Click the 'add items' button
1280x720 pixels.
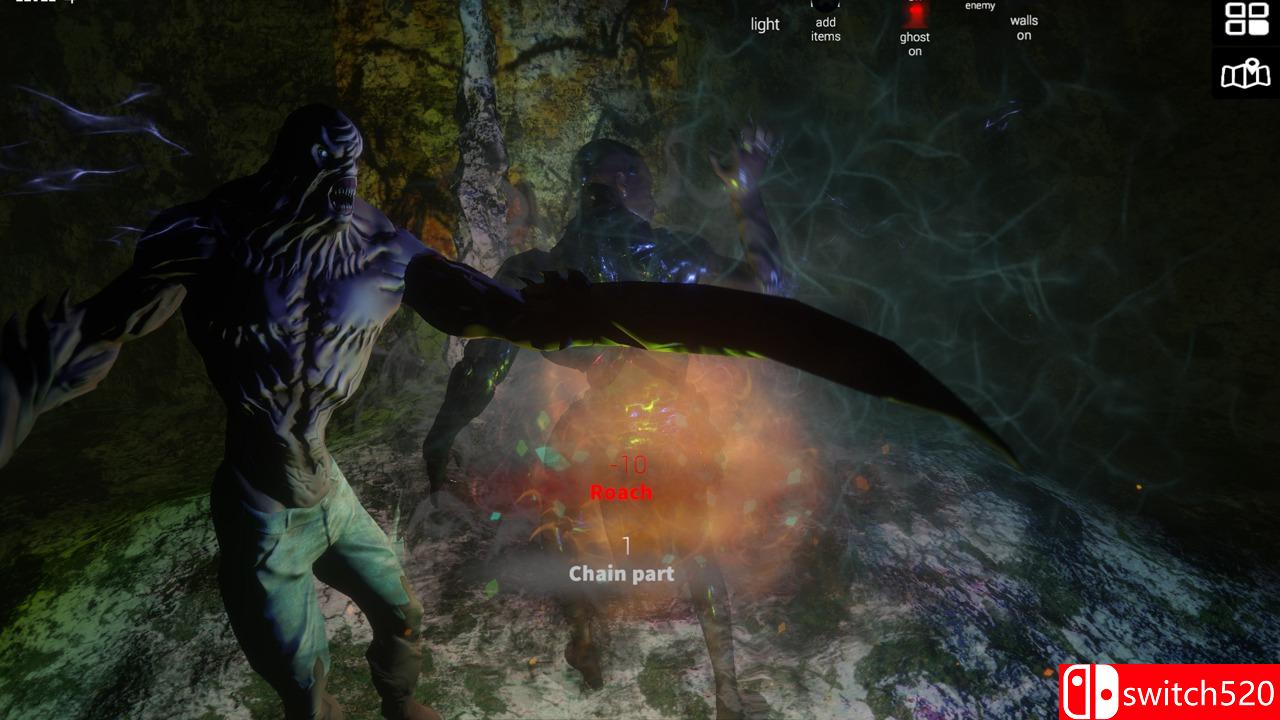point(825,30)
